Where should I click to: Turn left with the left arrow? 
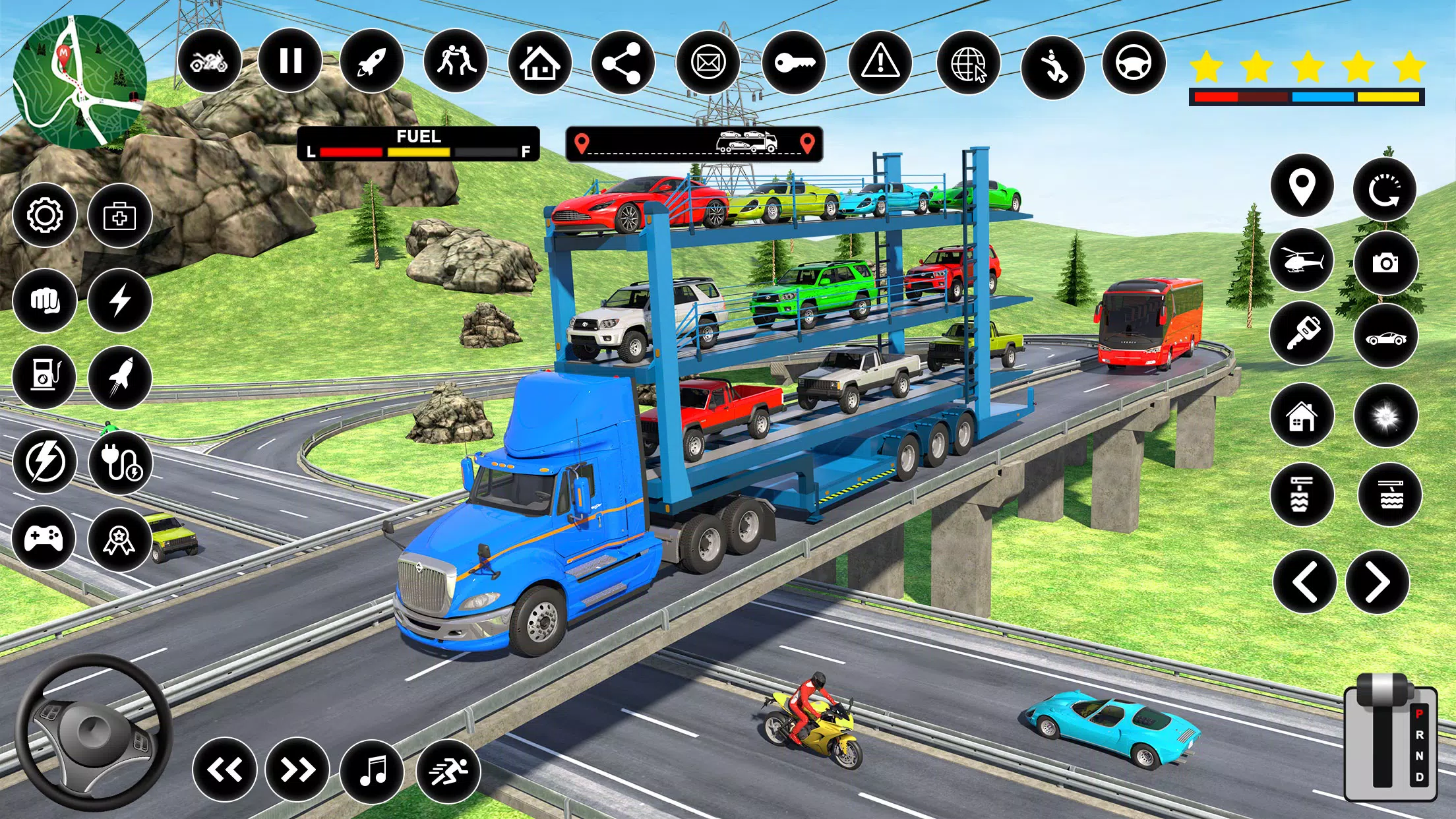pyautogui.click(x=1304, y=582)
